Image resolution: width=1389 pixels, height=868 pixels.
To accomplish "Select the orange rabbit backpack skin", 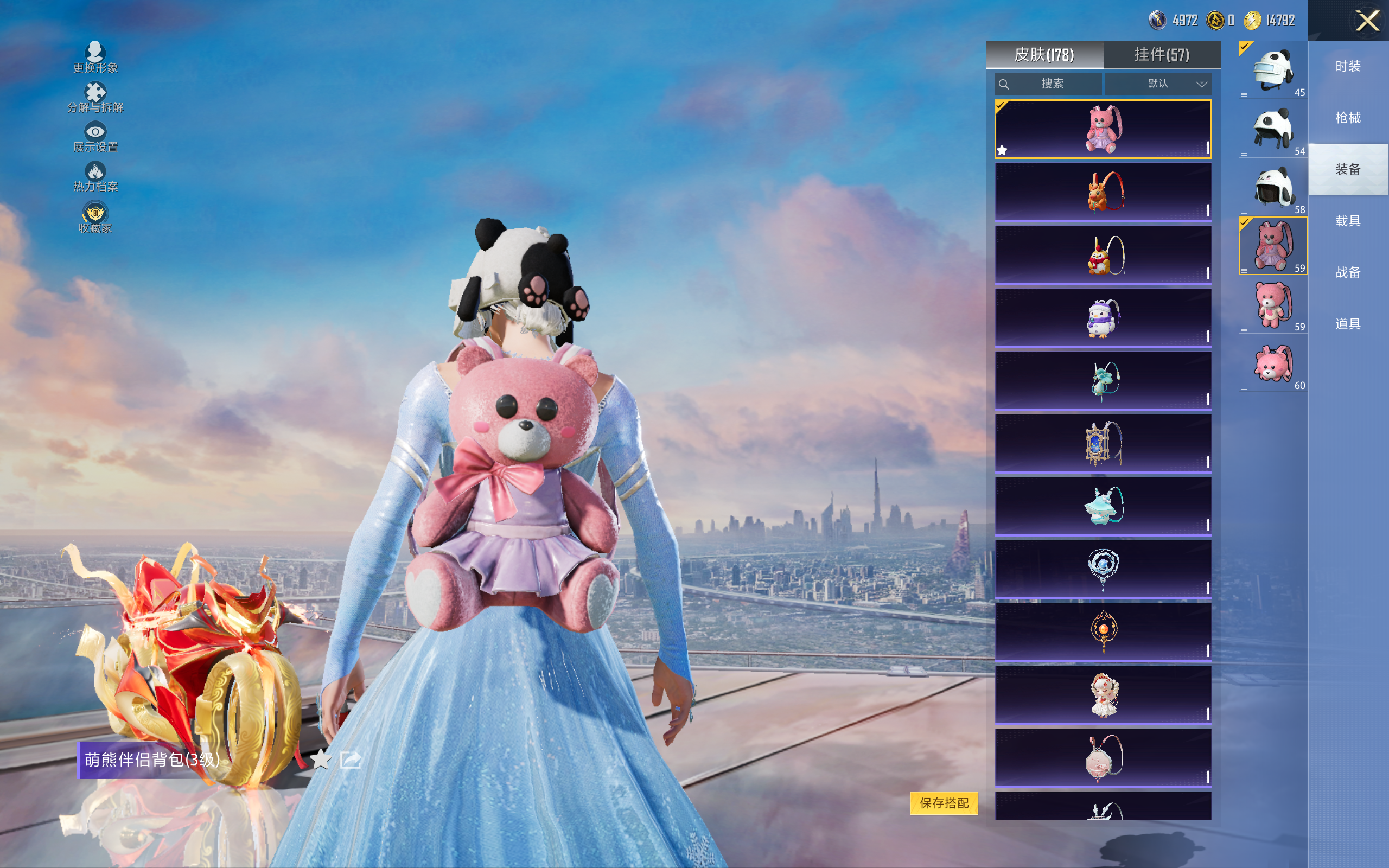I will coord(1103,192).
